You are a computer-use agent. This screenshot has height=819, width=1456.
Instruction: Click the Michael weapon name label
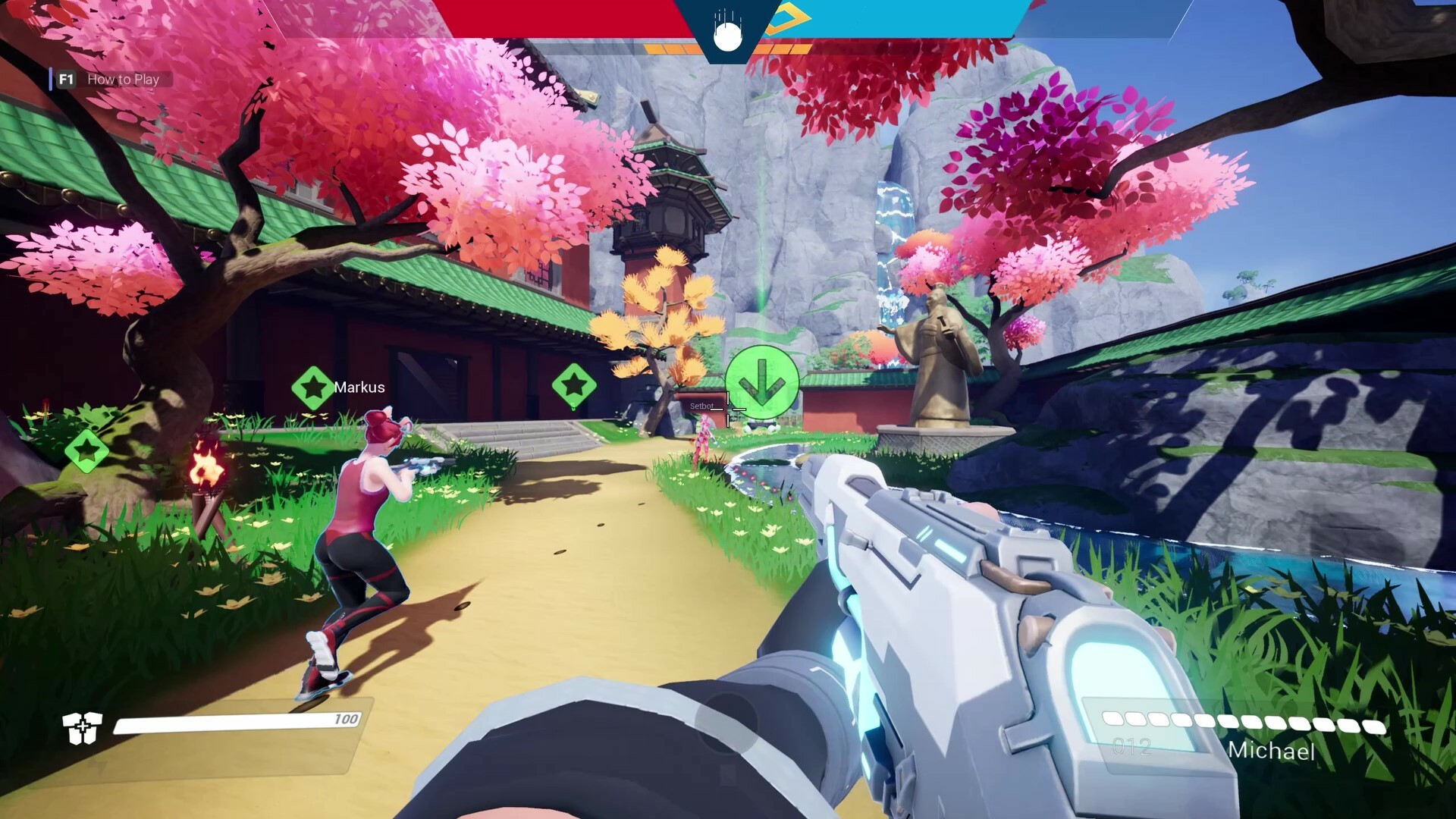coord(1271,752)
